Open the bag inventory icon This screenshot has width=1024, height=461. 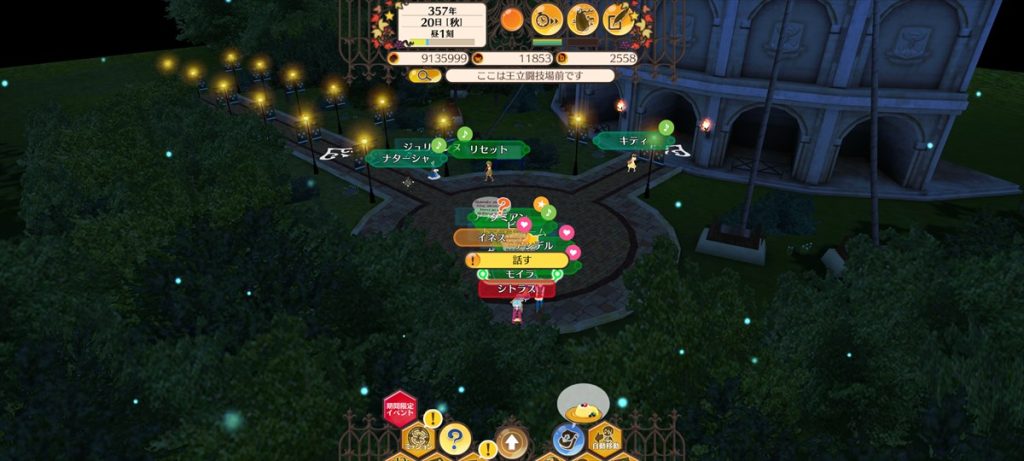click(x=583, y=18)
